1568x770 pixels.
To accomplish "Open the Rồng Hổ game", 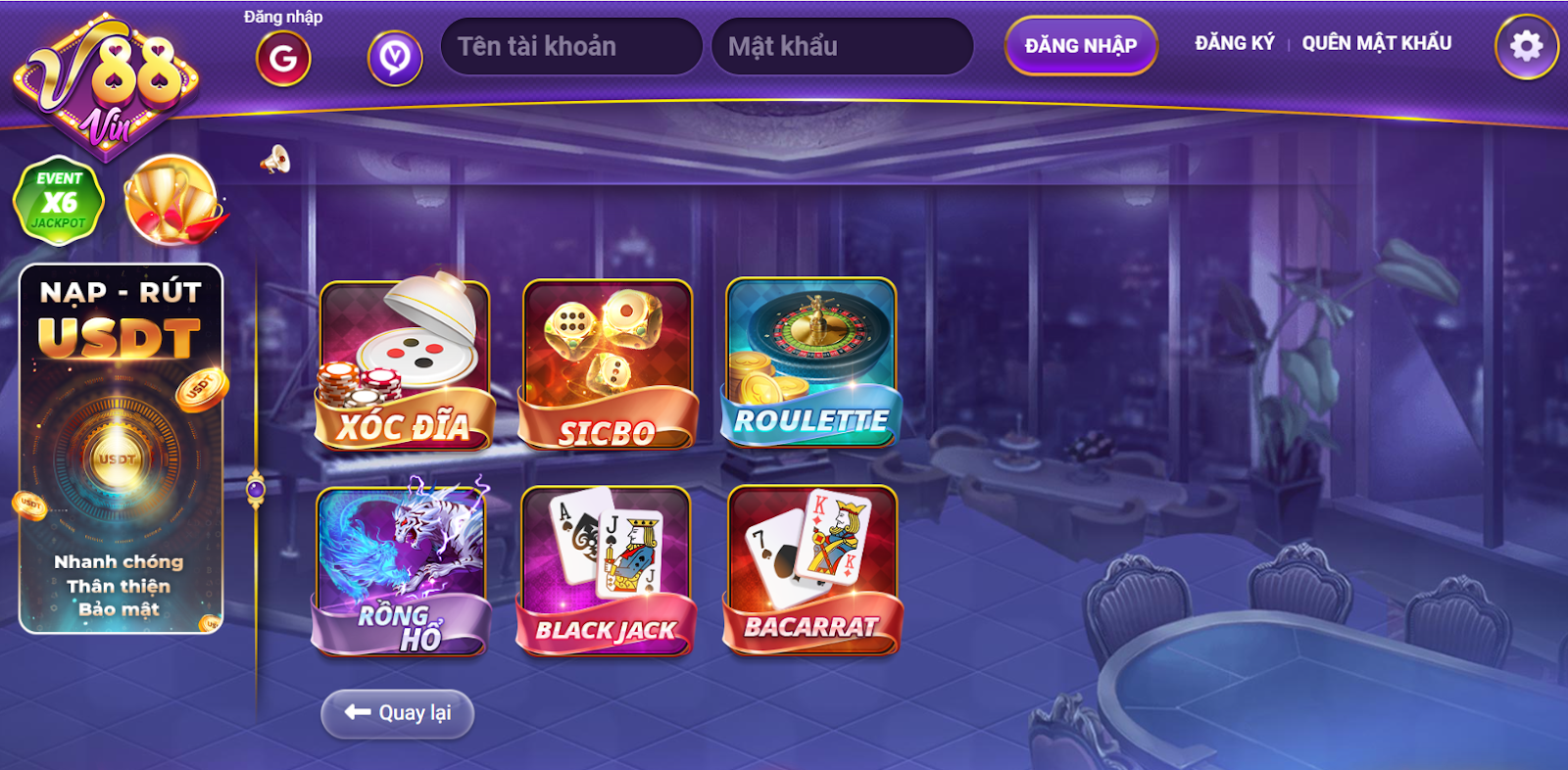I will [401, 572].
